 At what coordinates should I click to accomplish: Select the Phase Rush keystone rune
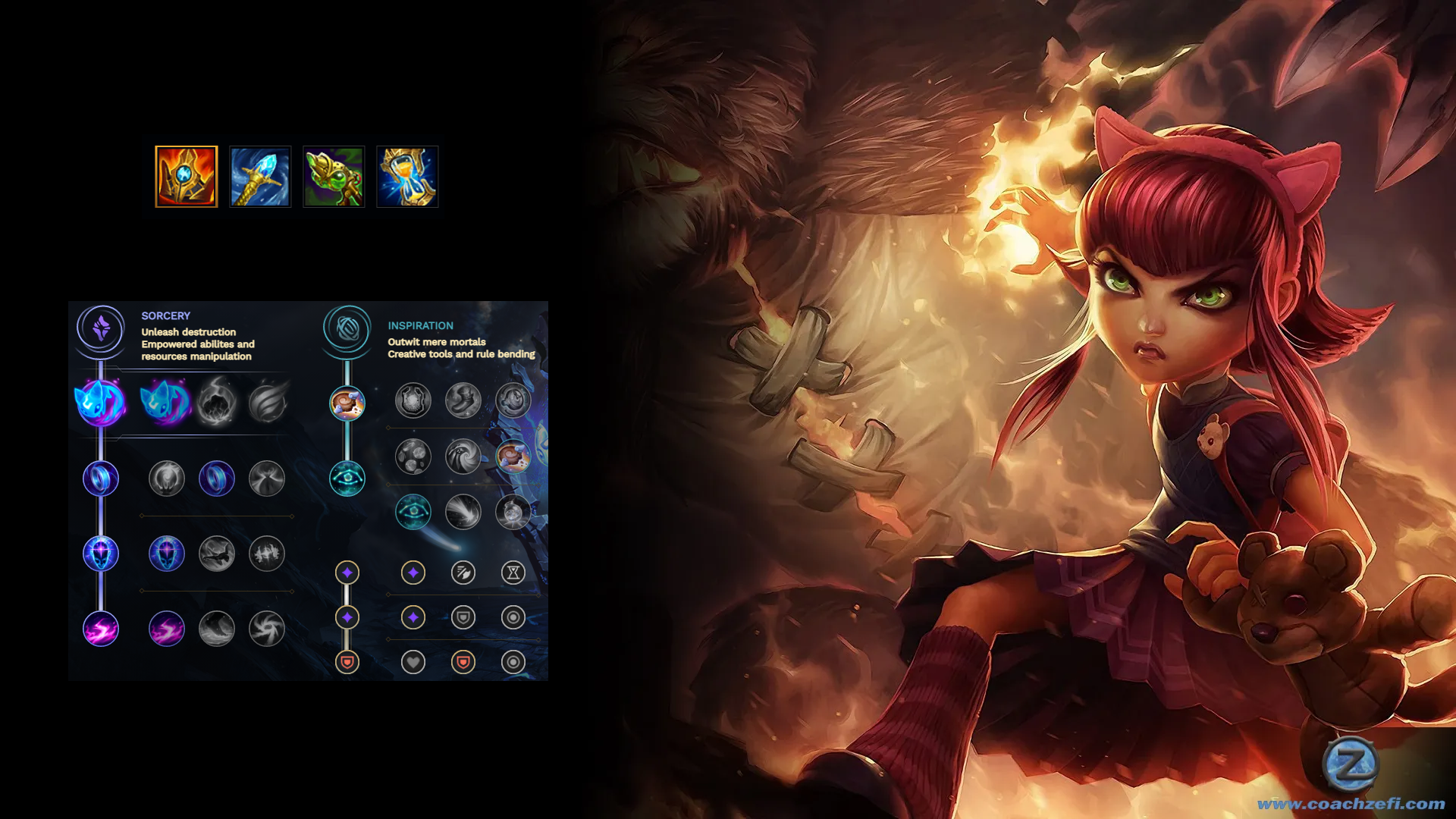tap(267, 402)
